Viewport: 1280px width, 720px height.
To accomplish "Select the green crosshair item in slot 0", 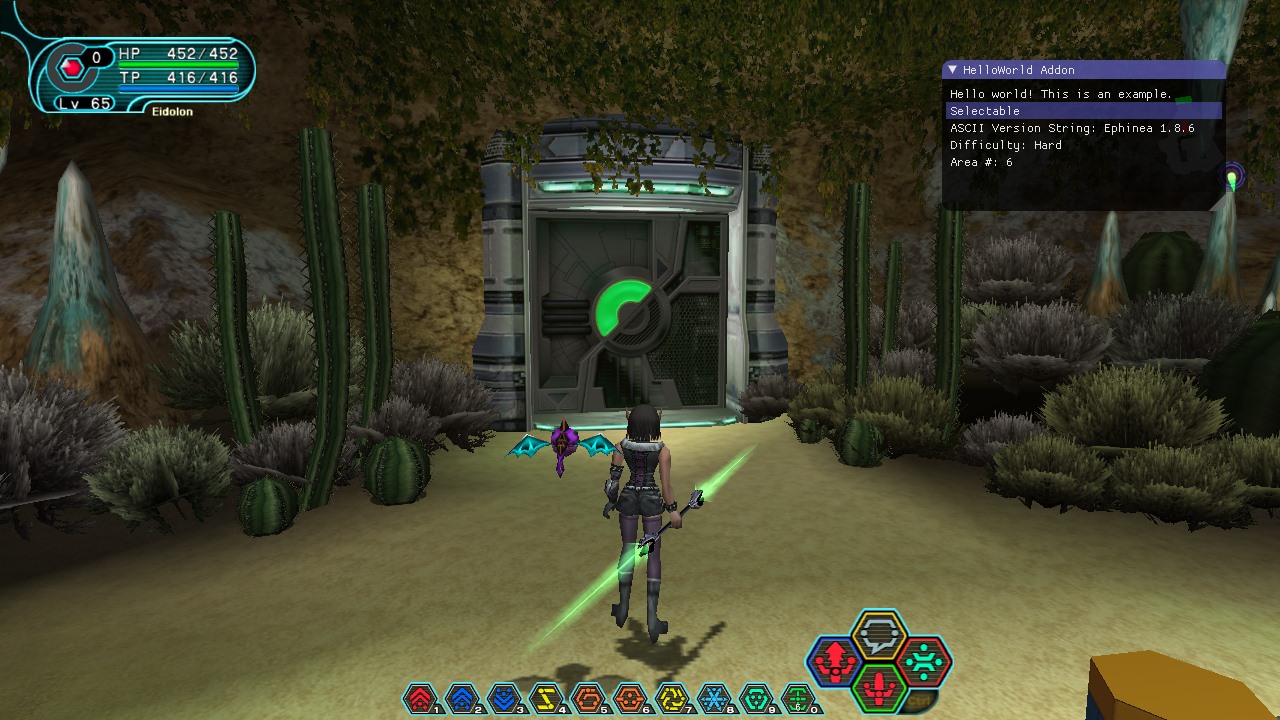I will pyautogui.click(x=798, y=698).
